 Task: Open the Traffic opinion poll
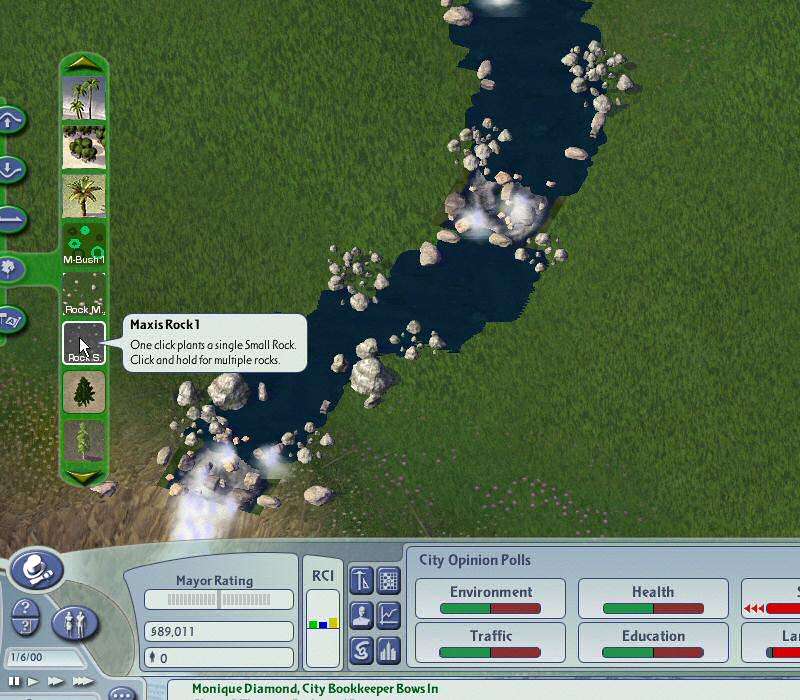pos(490,642)
